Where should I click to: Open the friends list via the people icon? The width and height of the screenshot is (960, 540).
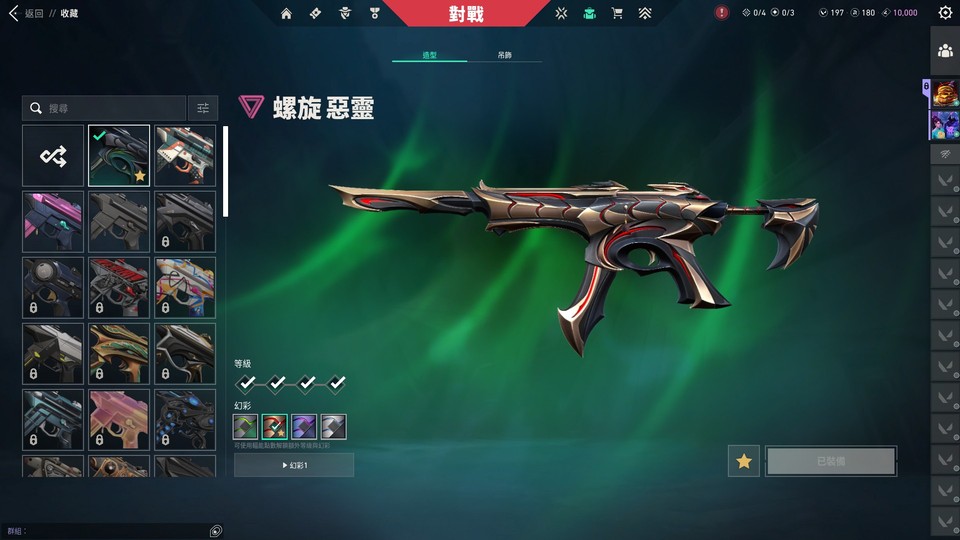coord(945,50)
